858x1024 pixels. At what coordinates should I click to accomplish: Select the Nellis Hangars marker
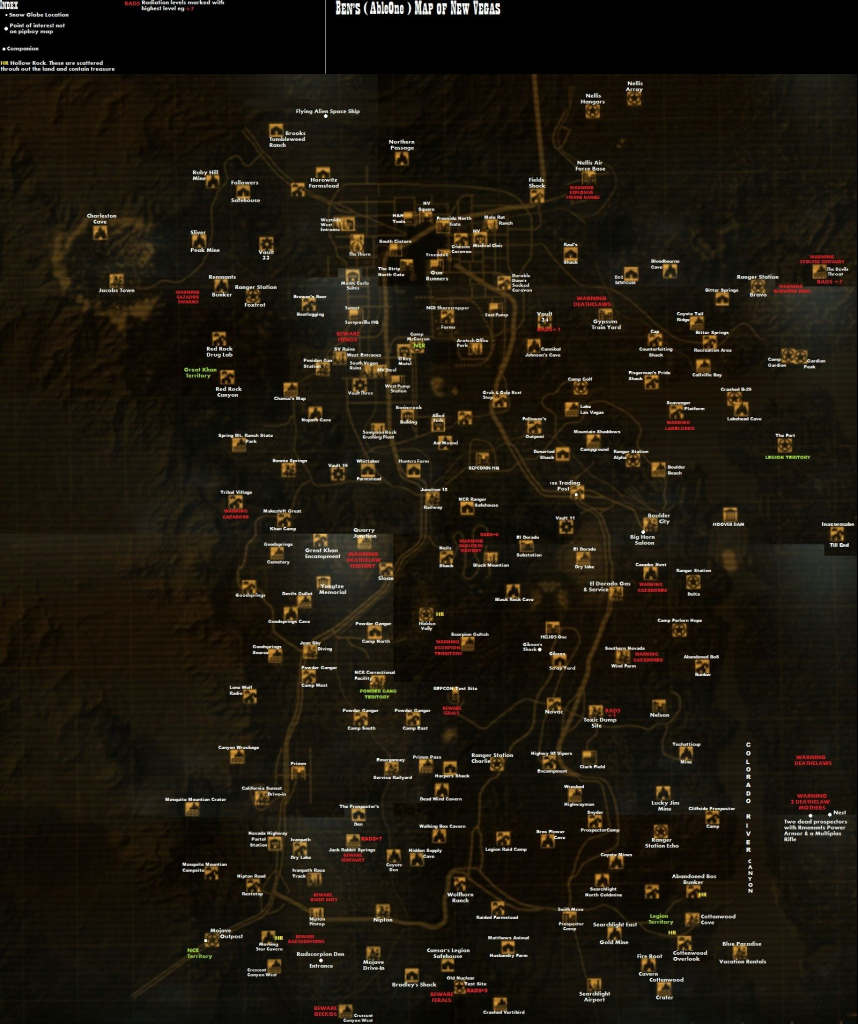592,111
